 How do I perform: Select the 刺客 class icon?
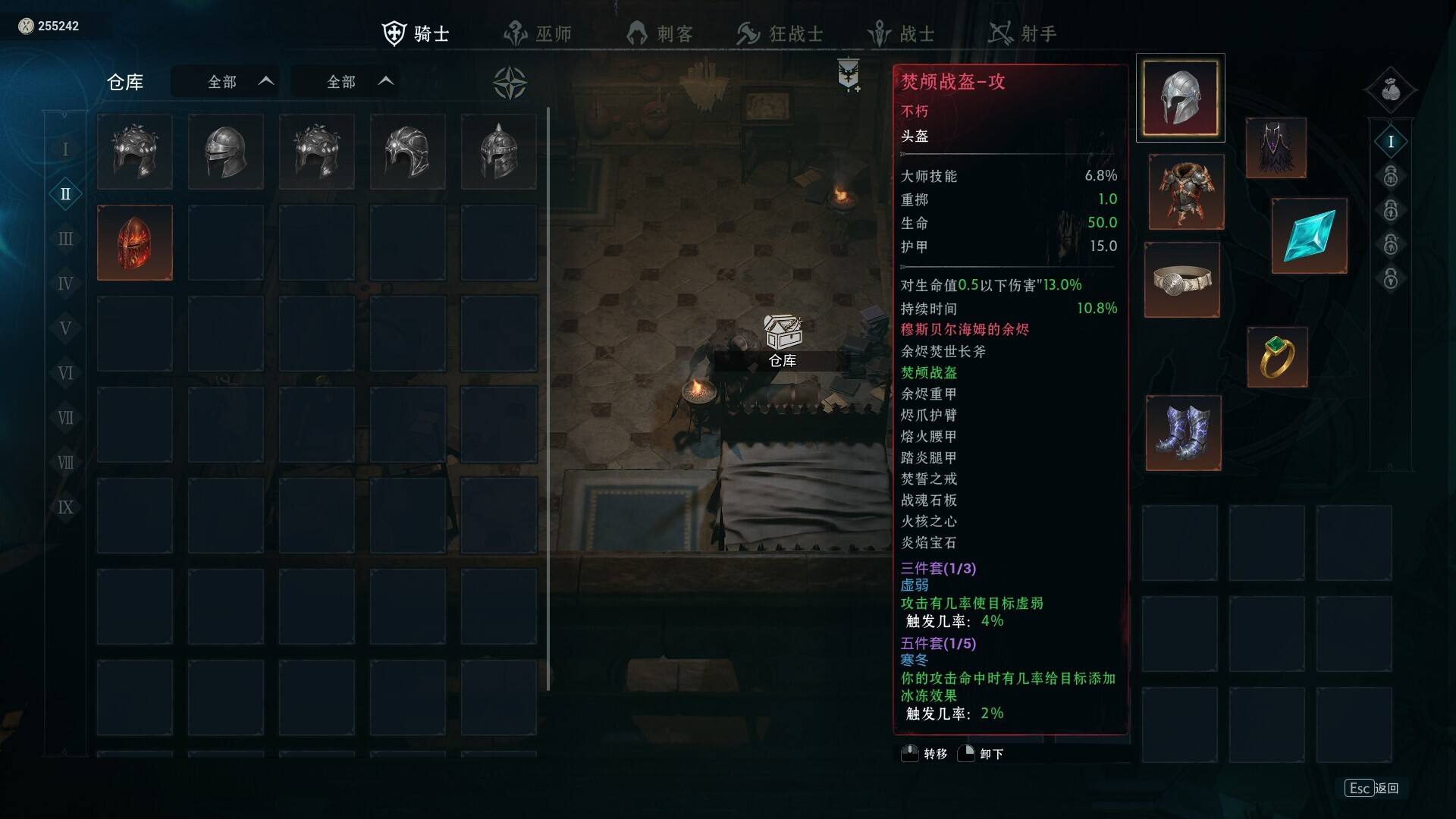pyautogui.click(x=637, y=33)
